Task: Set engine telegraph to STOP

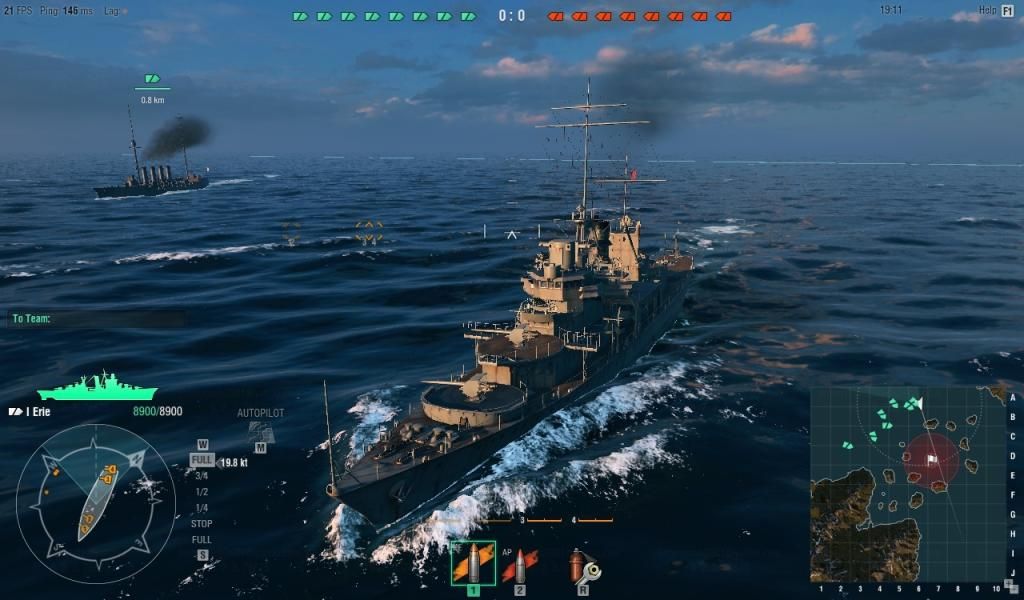Action: click(x=201, y=524)
